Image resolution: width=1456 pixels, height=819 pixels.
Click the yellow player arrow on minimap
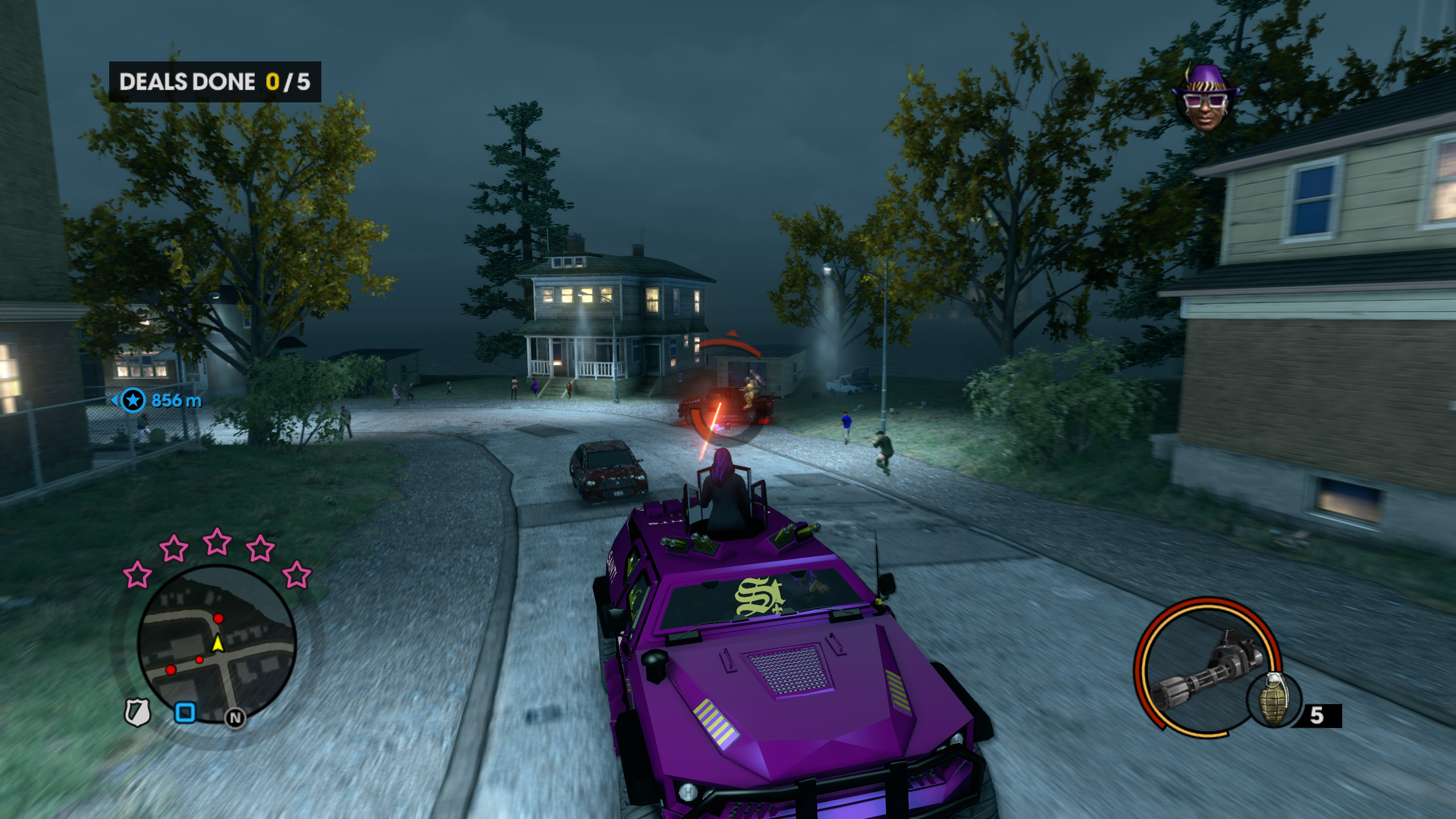[x=217, y=643]
